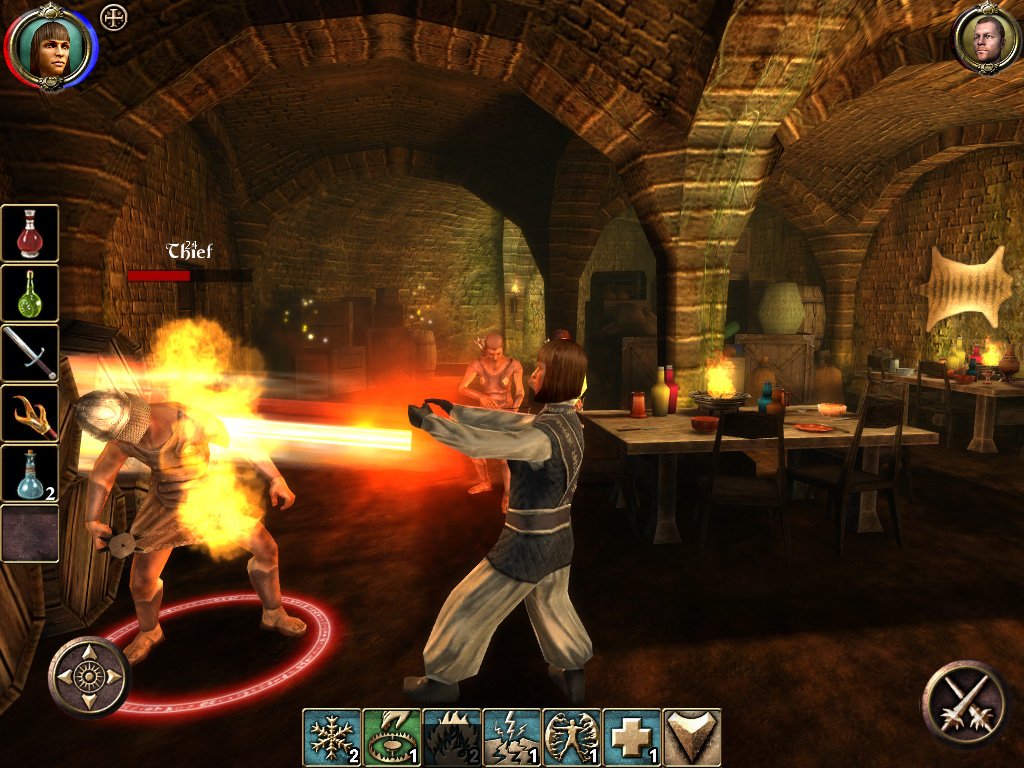Image resolution: width=1024 pixels, height=768 pixels.
Task: Cast the healing cross spell
Action: tap(631, 737)
